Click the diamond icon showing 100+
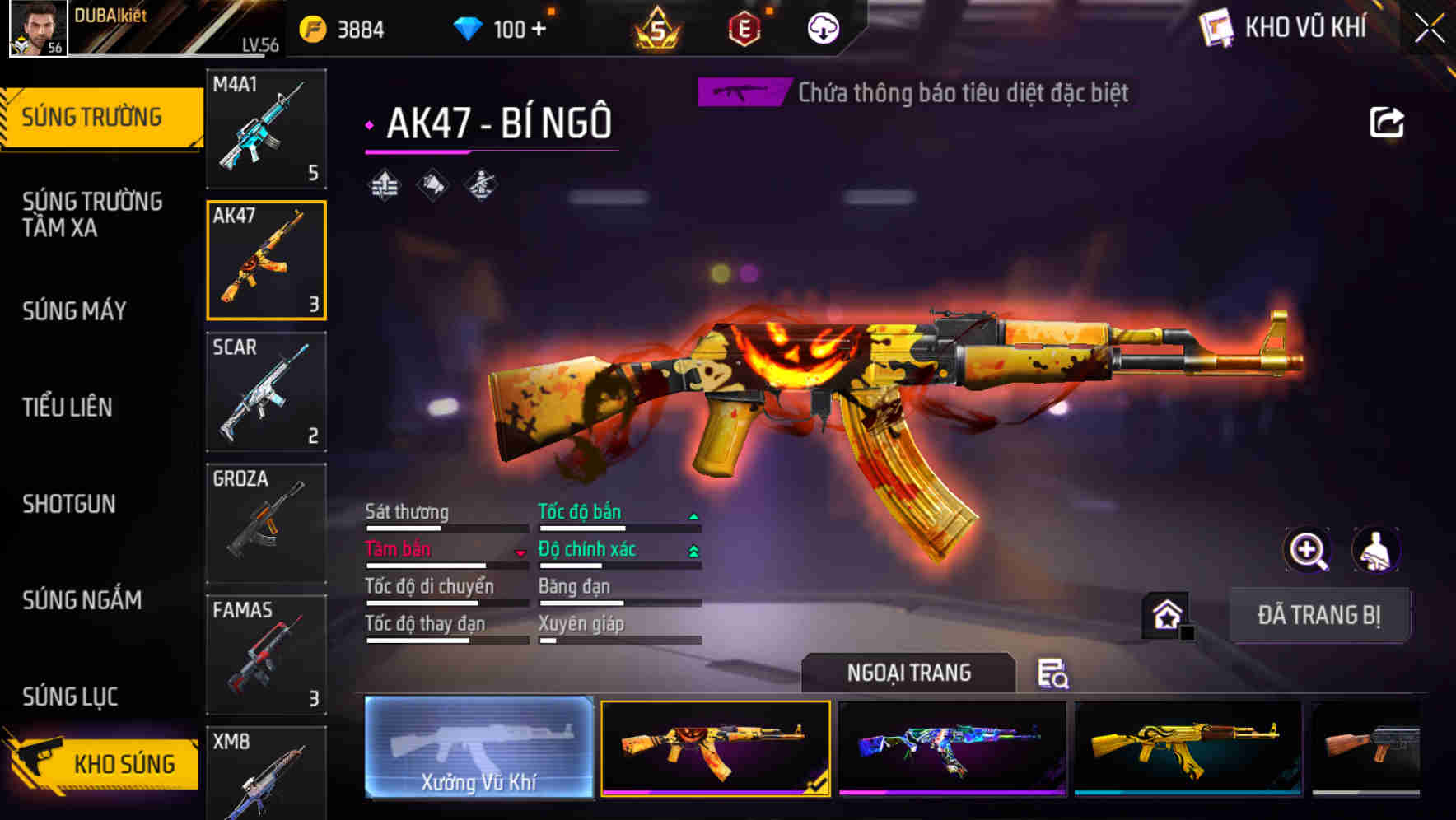Viewport: 1456px width, 820px height. coord(469,28)
